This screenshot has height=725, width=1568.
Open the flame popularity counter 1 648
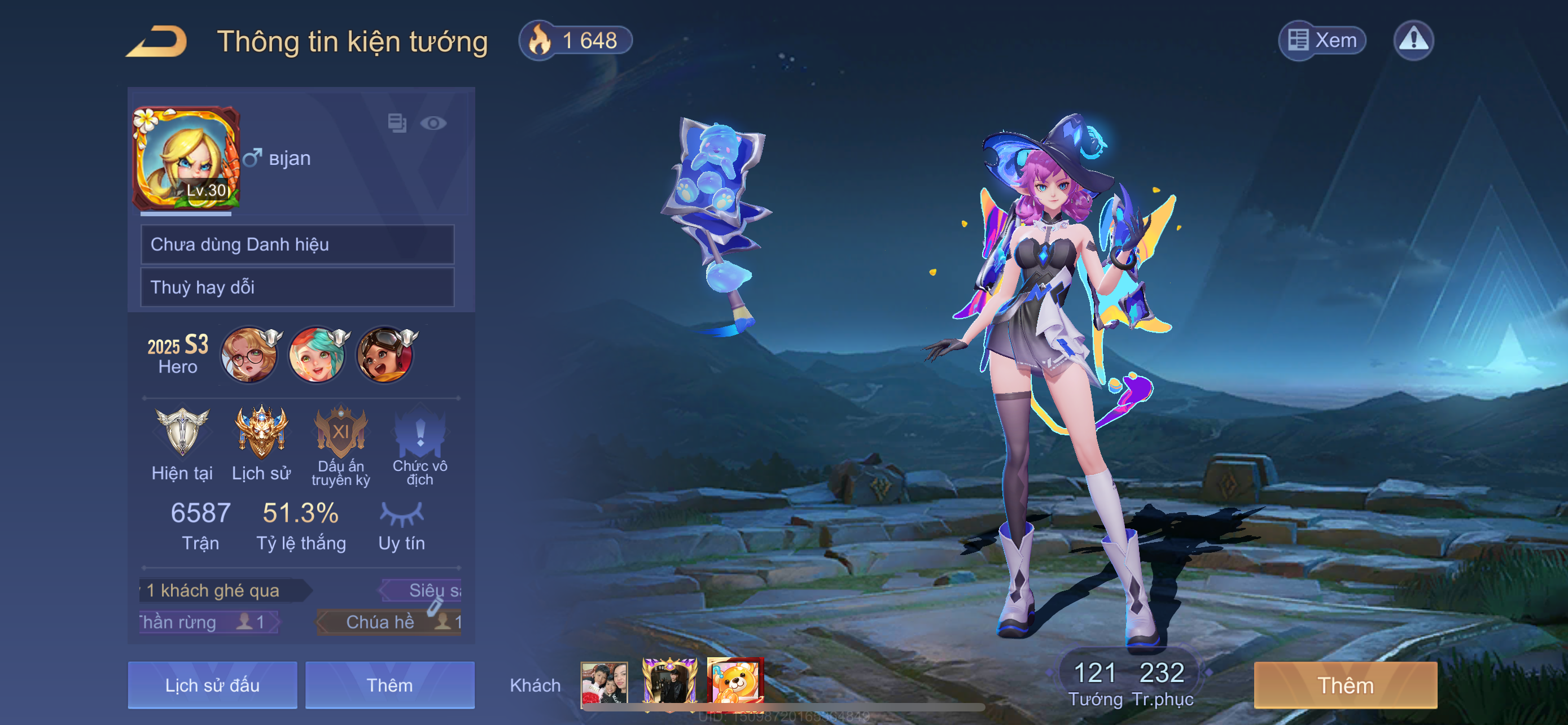pos(575,41)
